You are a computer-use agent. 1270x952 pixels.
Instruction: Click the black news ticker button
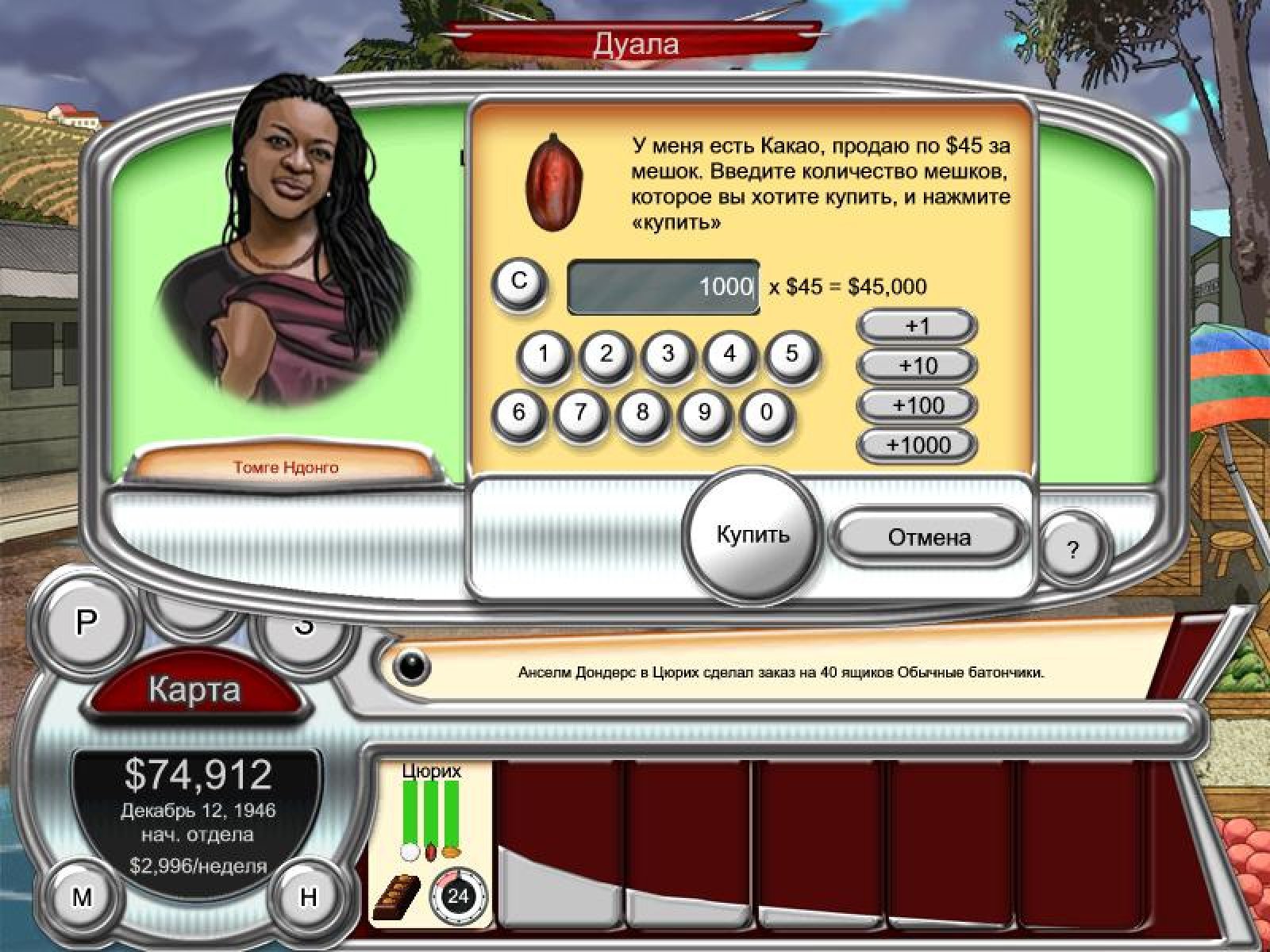[411, 668]
